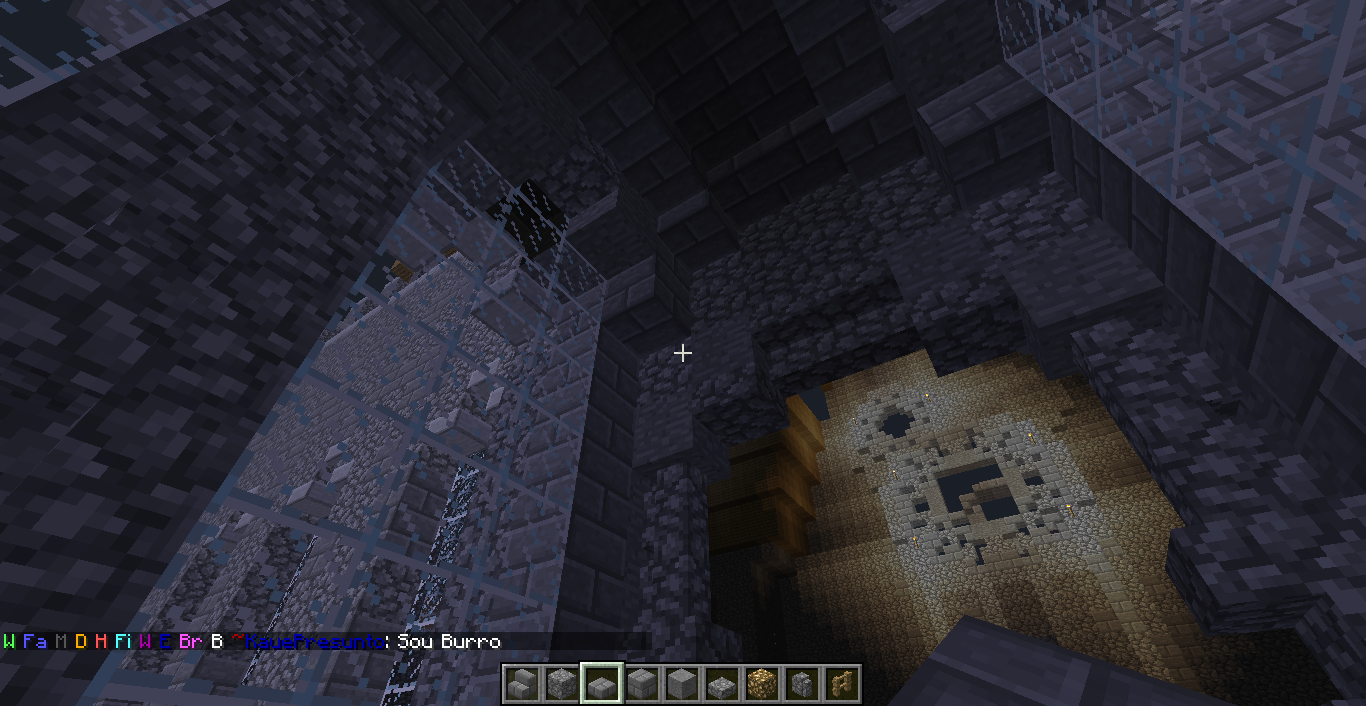This screenshot has width=1366, height=706.
Task: Select the stone brick stairs slot
Action: click(x=521, y=684)
